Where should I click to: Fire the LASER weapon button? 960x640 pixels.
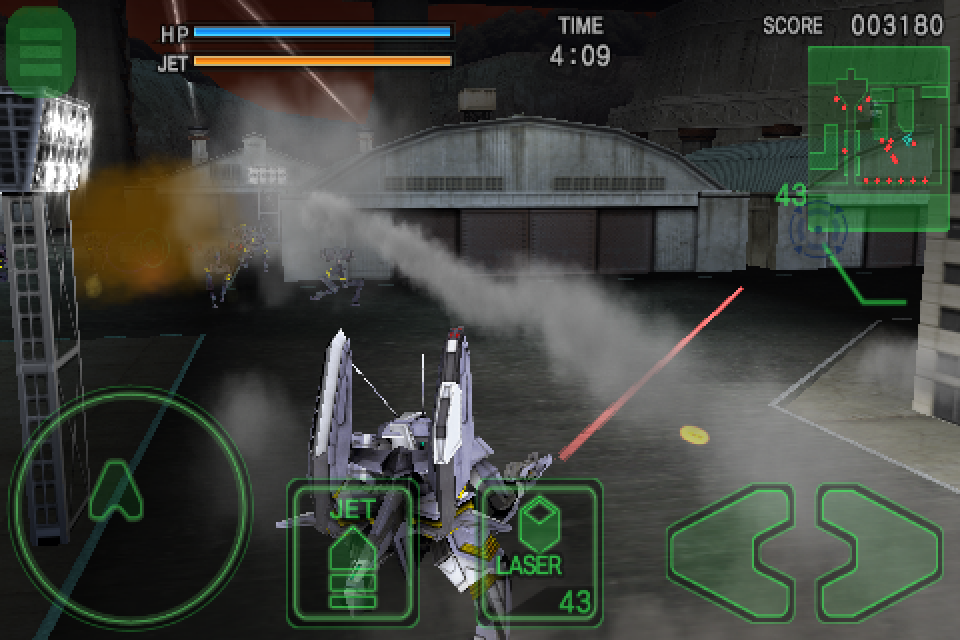(x=542, y=551)
